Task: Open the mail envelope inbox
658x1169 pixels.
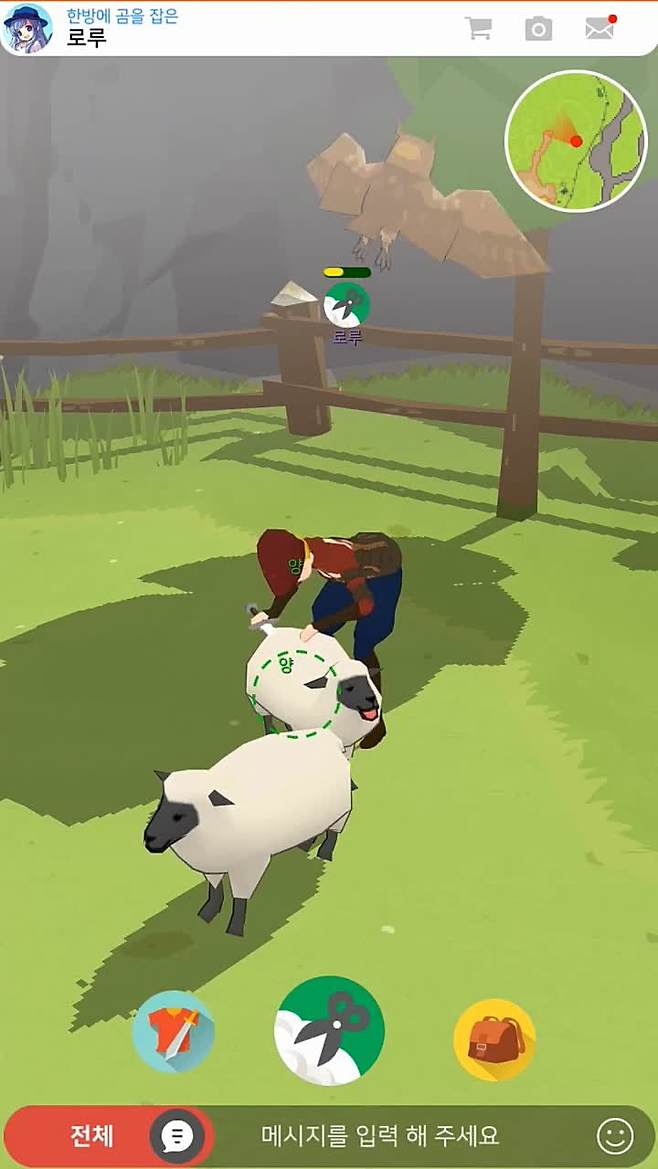Action: coord(599,28)
